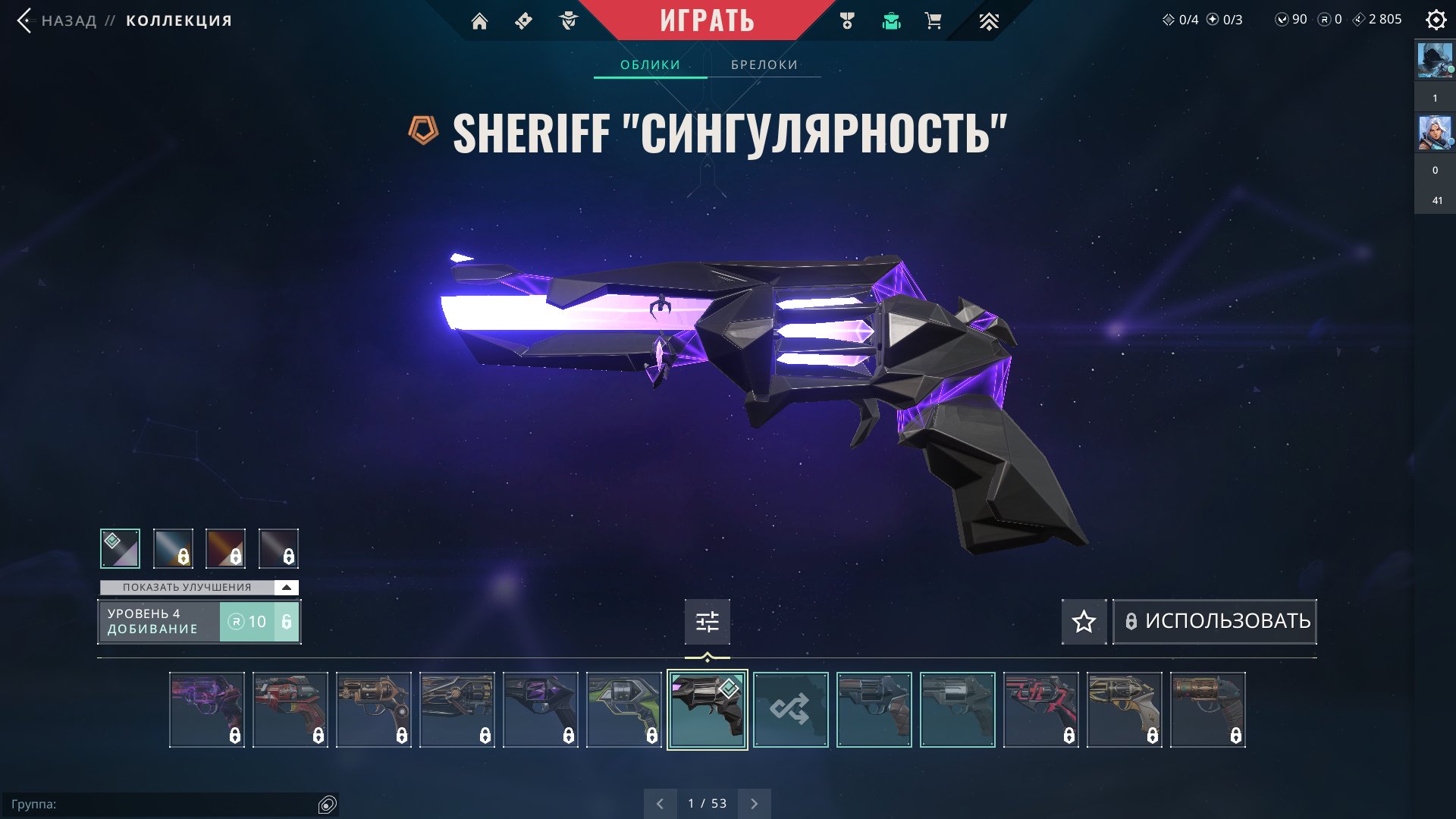Select the green Sheriff skin thumbnail

tap(623, 710)
